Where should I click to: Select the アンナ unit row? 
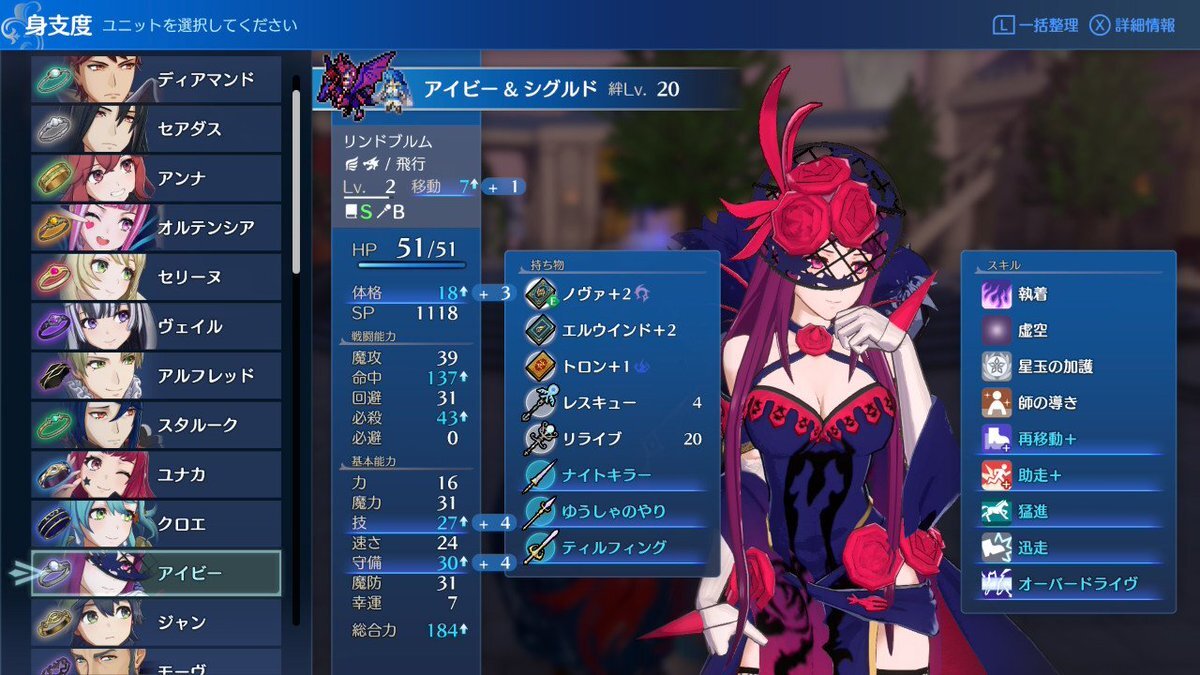click(156, 179)
